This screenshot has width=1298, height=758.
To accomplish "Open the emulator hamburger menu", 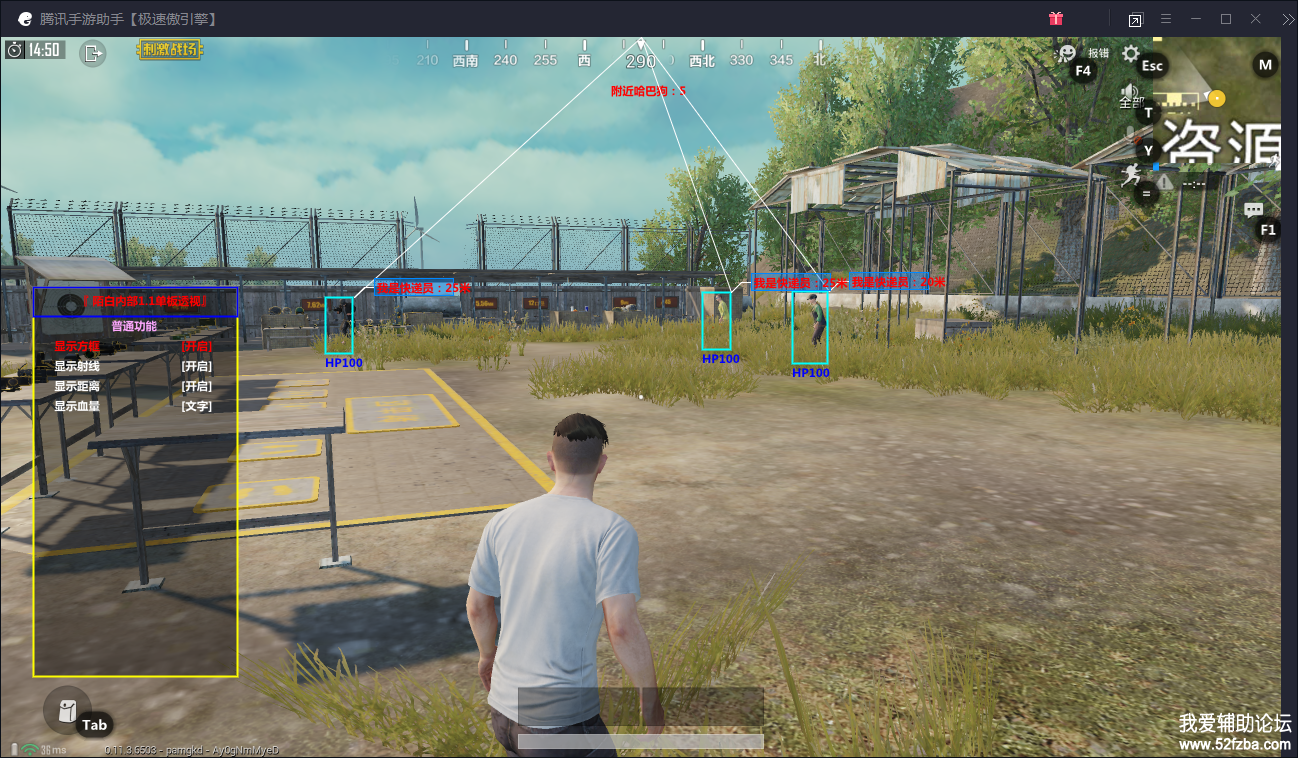I will (1166, 18).
